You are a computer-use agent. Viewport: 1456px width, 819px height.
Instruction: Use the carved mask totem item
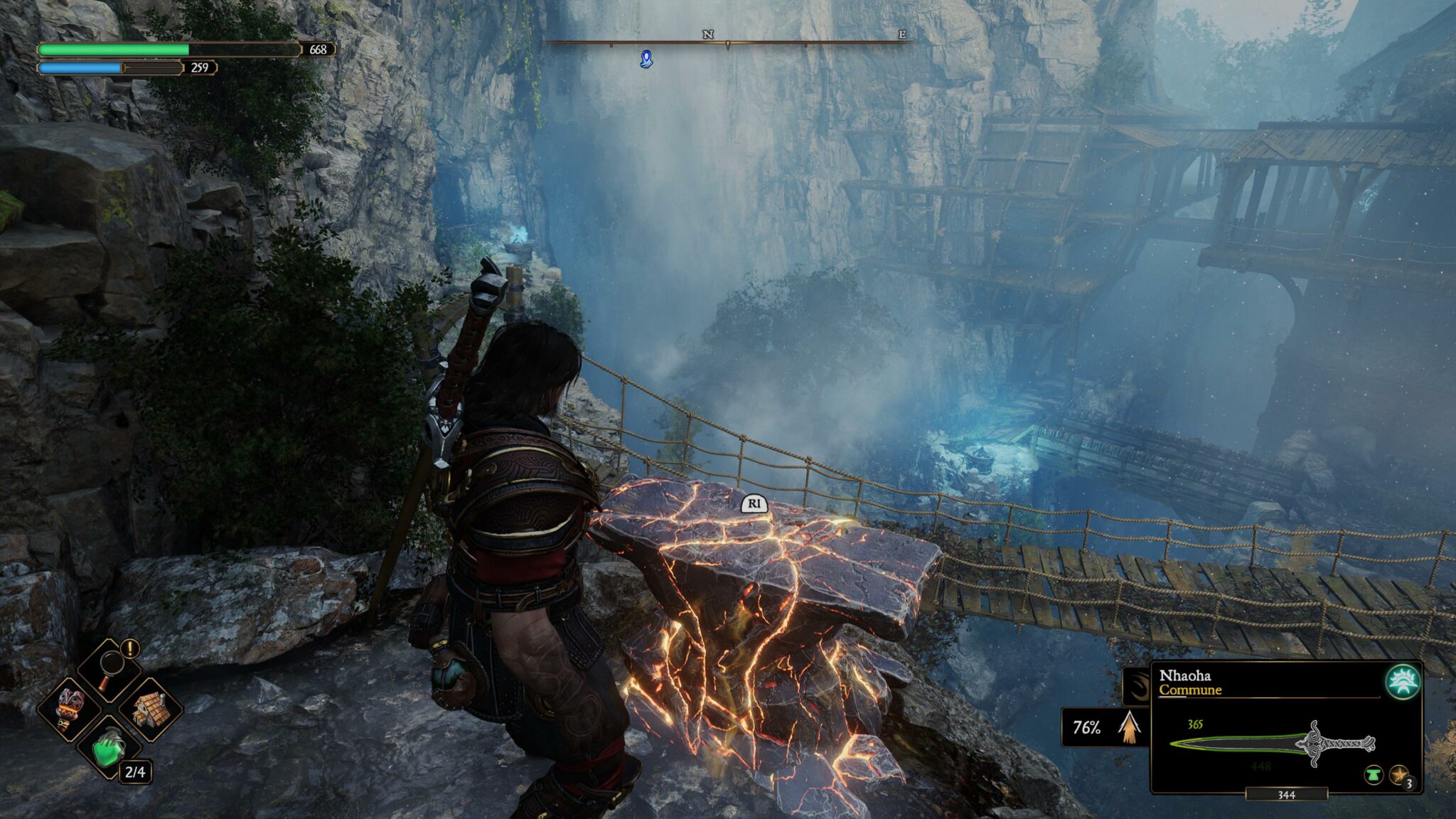70,706
